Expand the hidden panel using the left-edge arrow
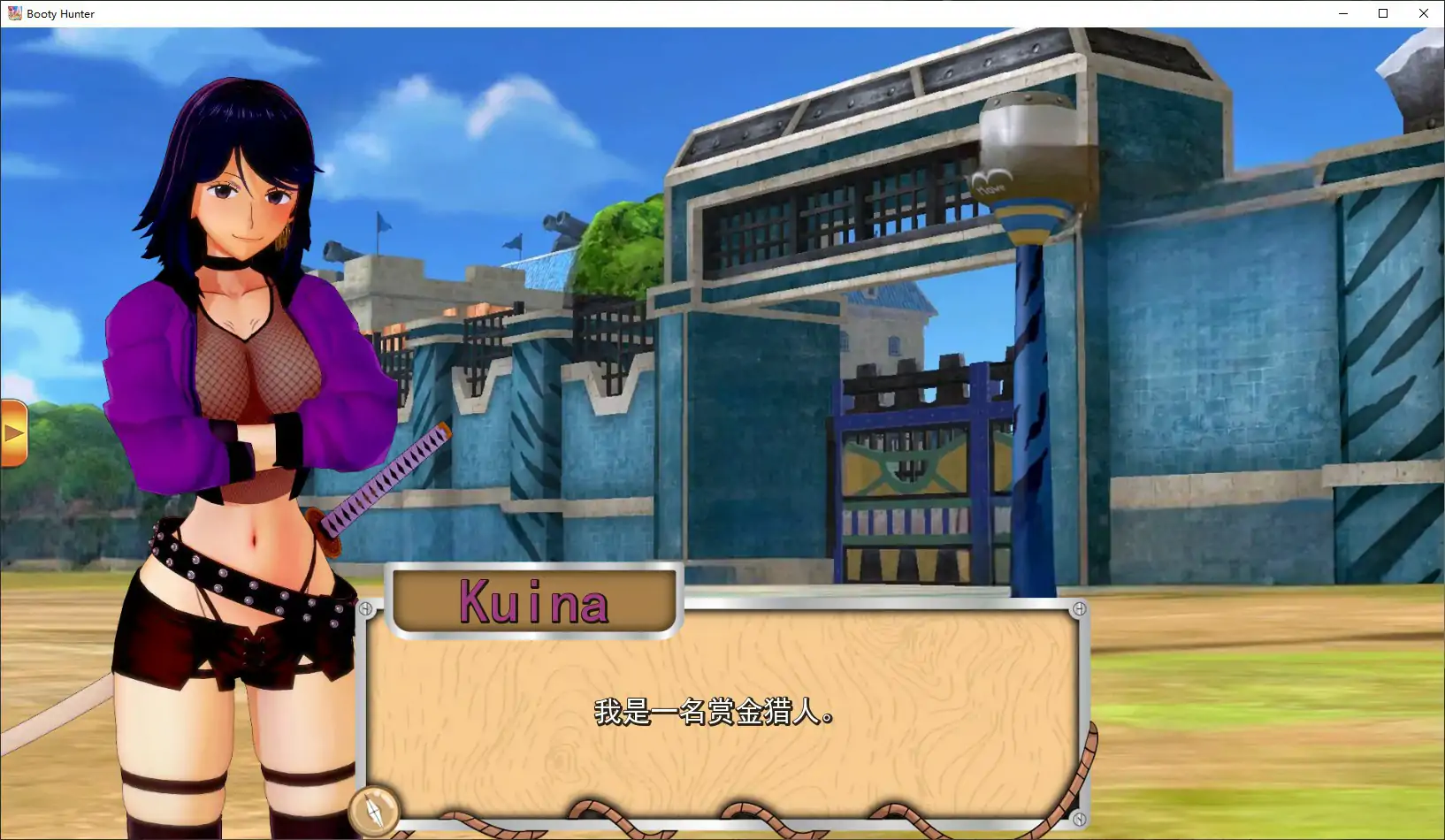The width and height of the screenshot is (1445, 840). [x=13, y=433]
